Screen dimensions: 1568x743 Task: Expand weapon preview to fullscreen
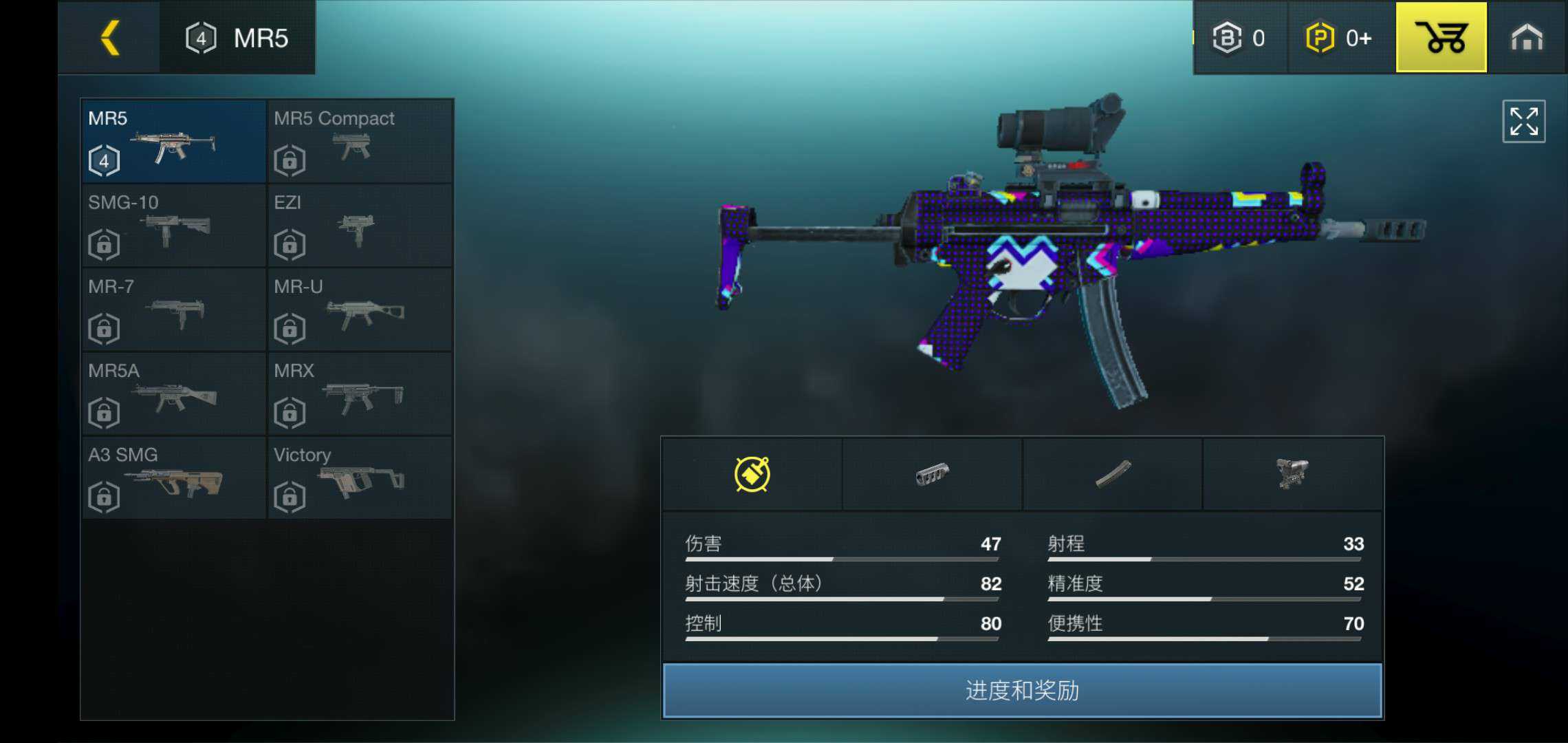click(1523, 122)
